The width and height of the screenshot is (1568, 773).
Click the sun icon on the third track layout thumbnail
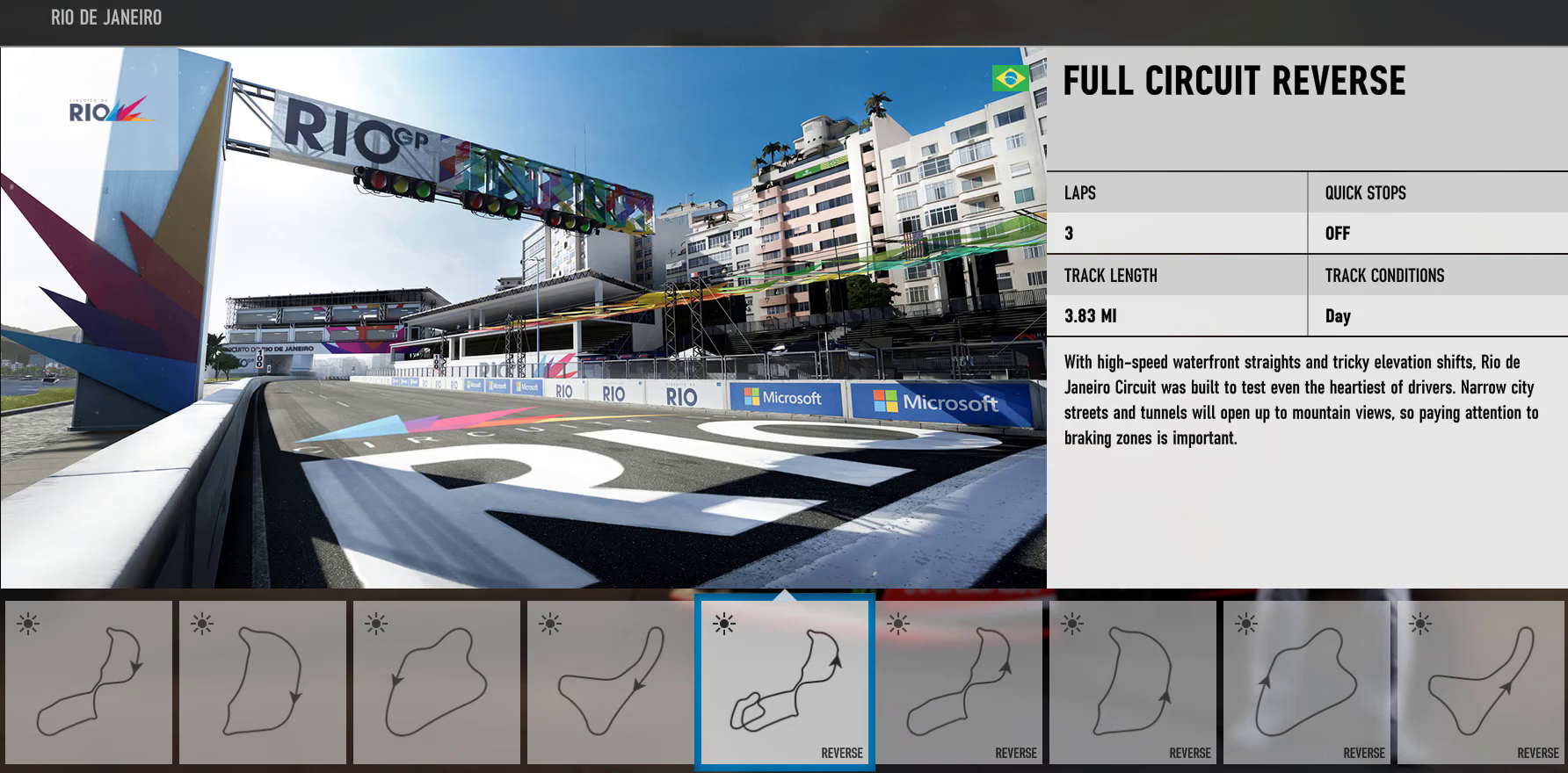pos(375,625)
